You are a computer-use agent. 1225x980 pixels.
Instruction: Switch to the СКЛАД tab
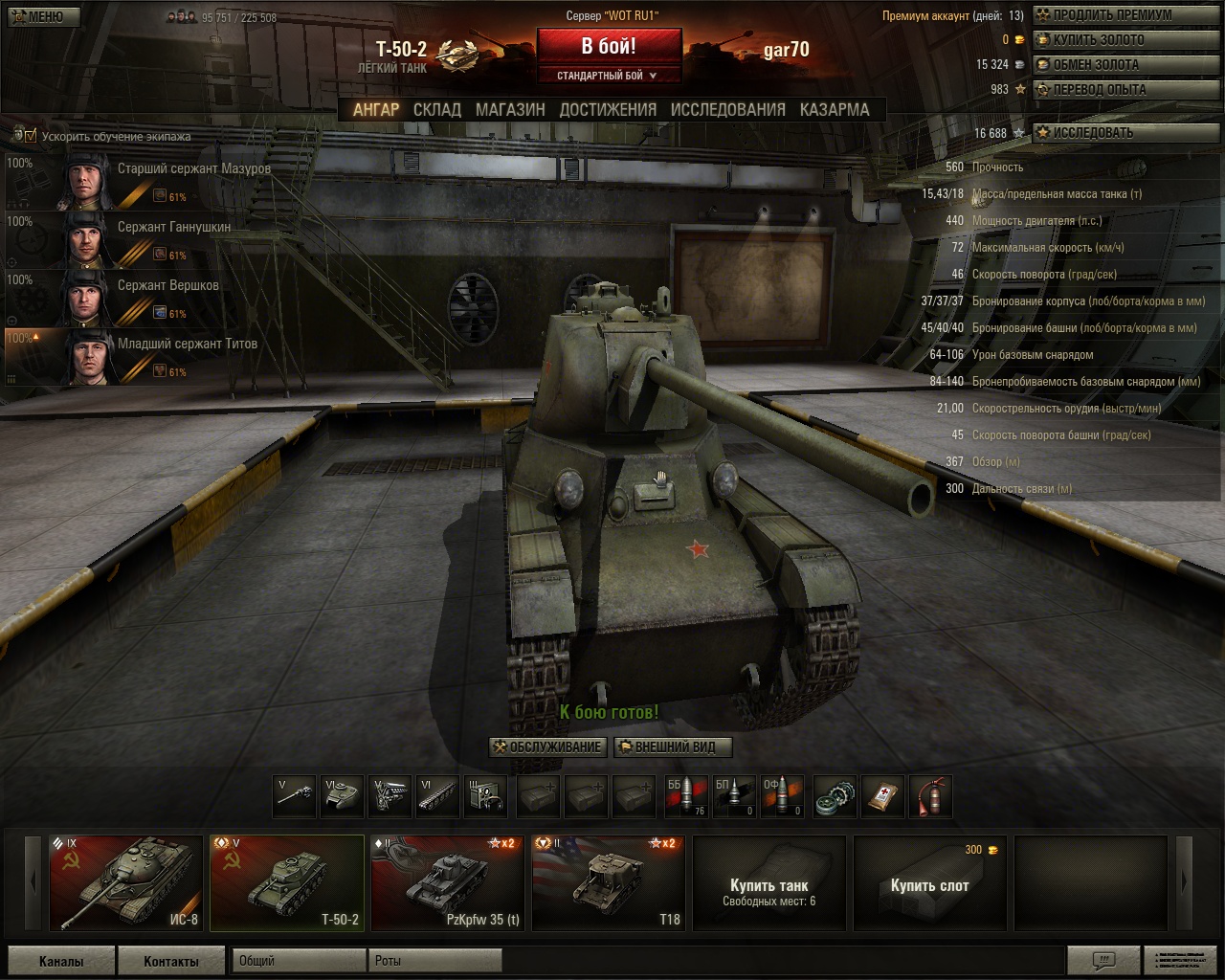point(437,110)
